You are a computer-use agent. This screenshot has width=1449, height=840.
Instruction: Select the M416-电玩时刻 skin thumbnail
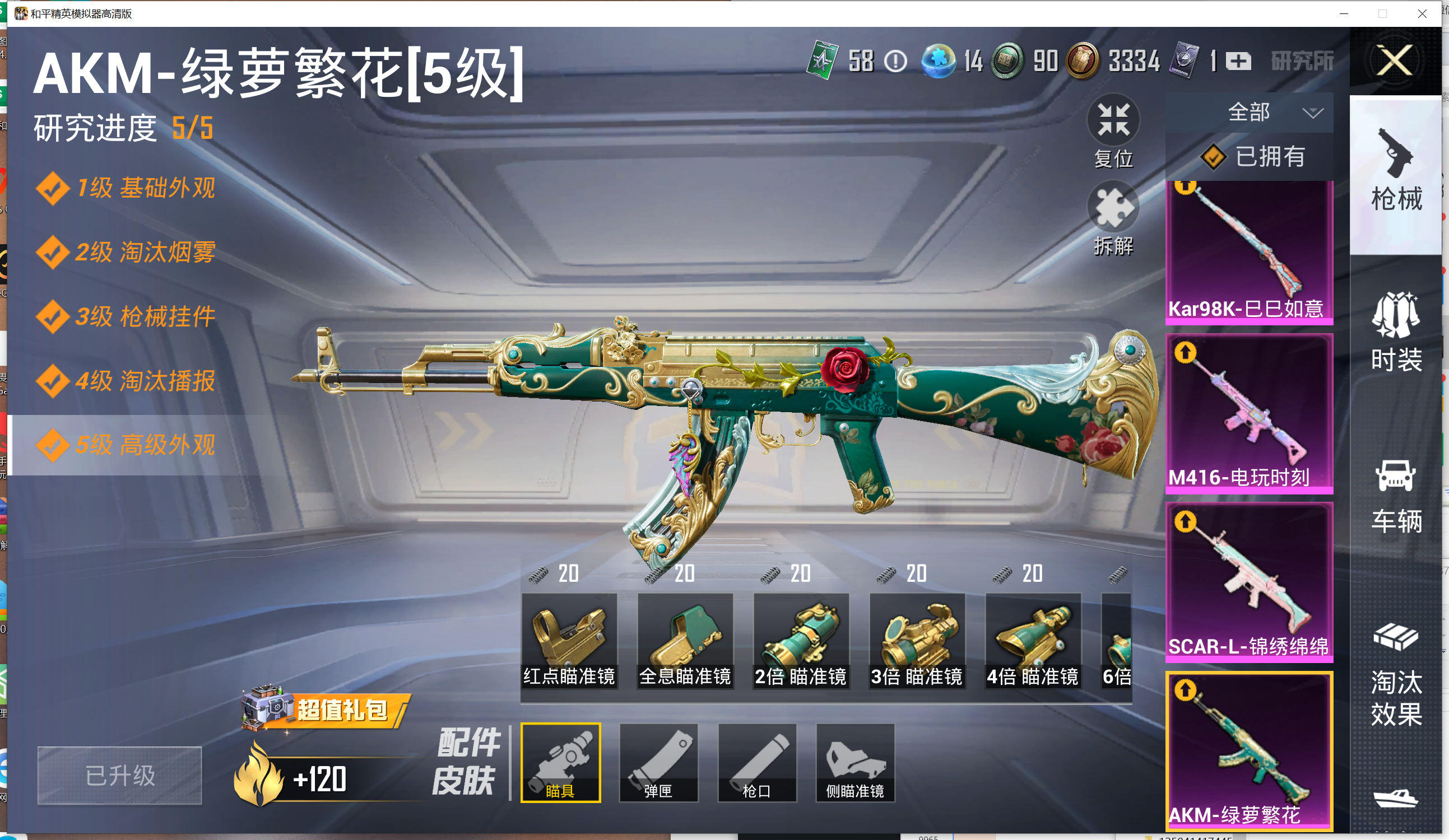[1249, 413]
